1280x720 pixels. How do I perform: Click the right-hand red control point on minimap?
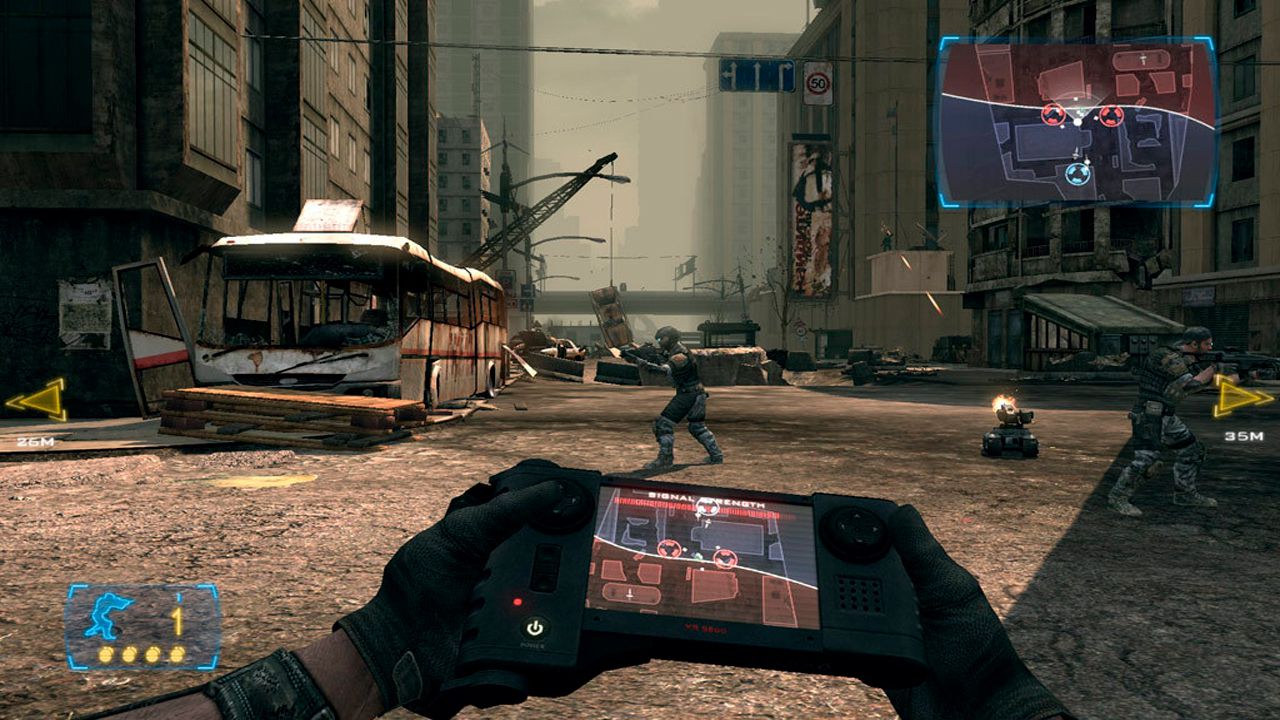pyautogui.click(x=1111, y=117)
